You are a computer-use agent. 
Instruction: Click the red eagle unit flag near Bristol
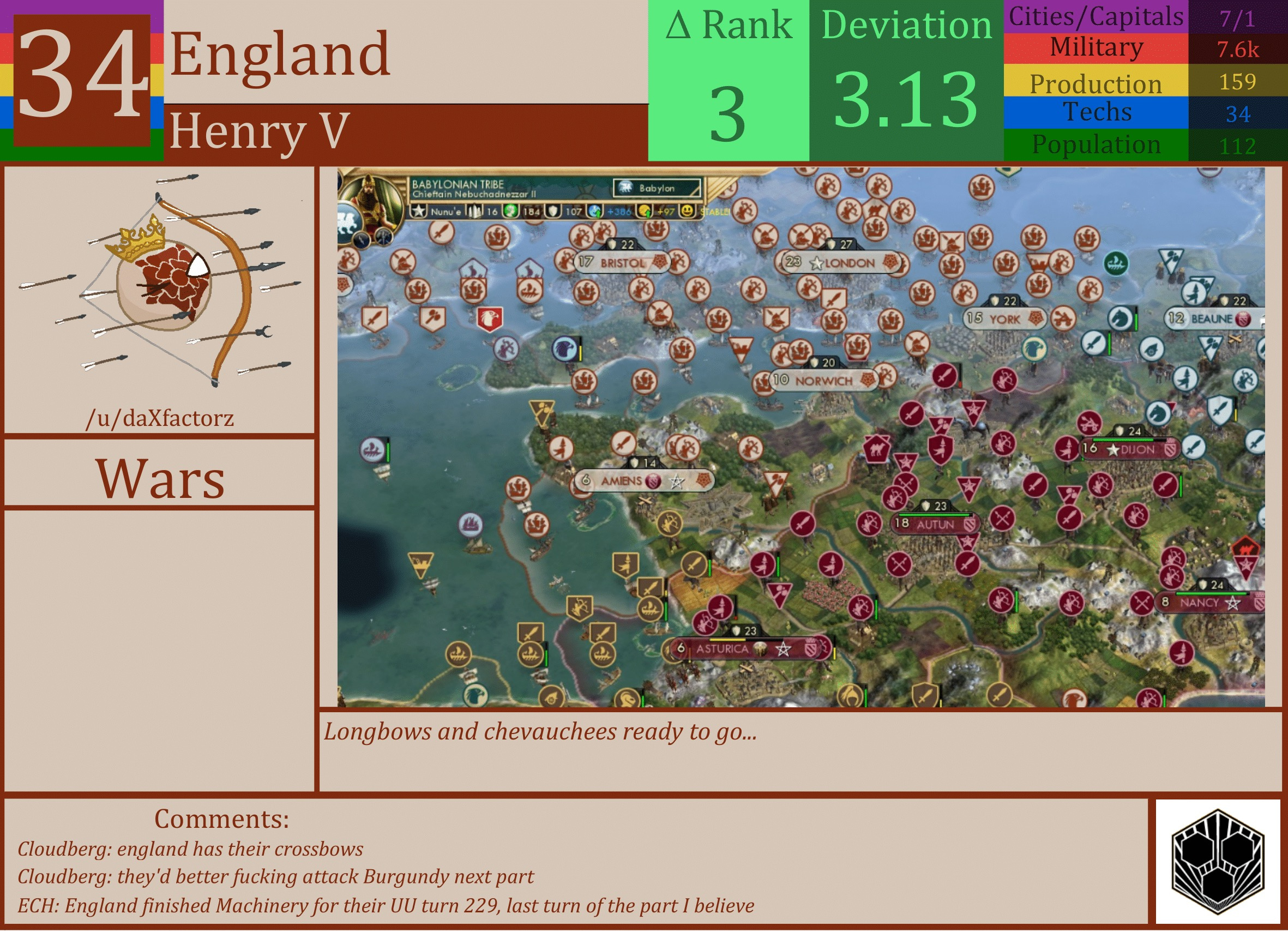click(x=490, y=318)
